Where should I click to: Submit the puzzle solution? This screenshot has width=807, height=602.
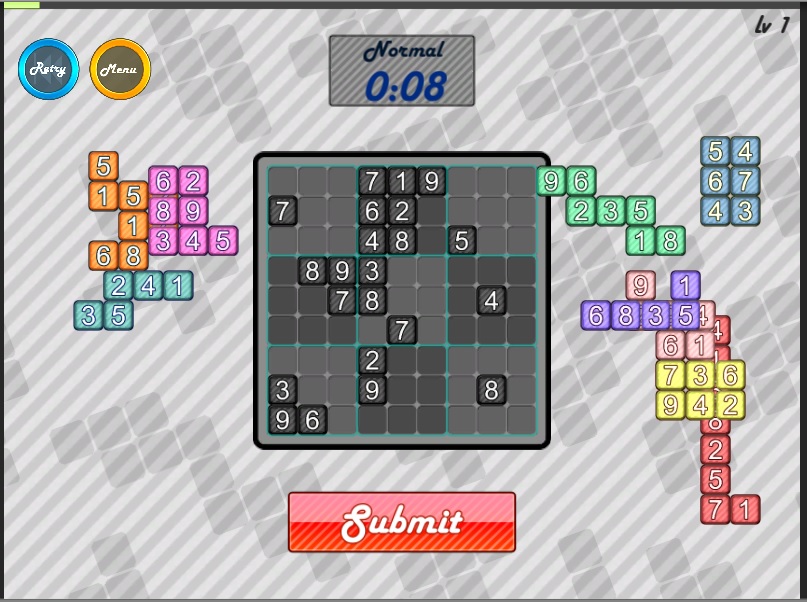(402, 522)
